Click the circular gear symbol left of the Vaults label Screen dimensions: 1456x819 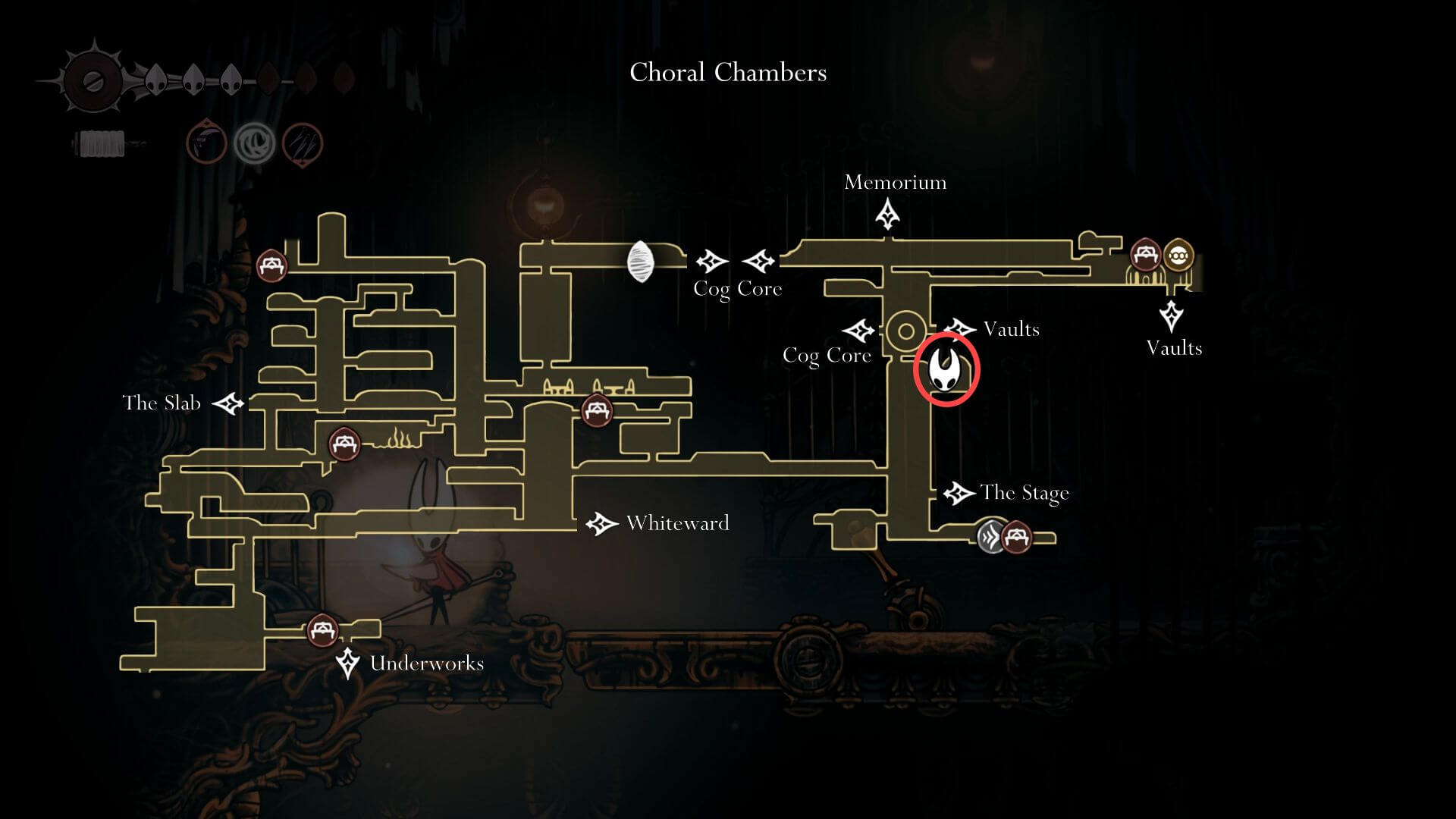[x=905, y=330]
